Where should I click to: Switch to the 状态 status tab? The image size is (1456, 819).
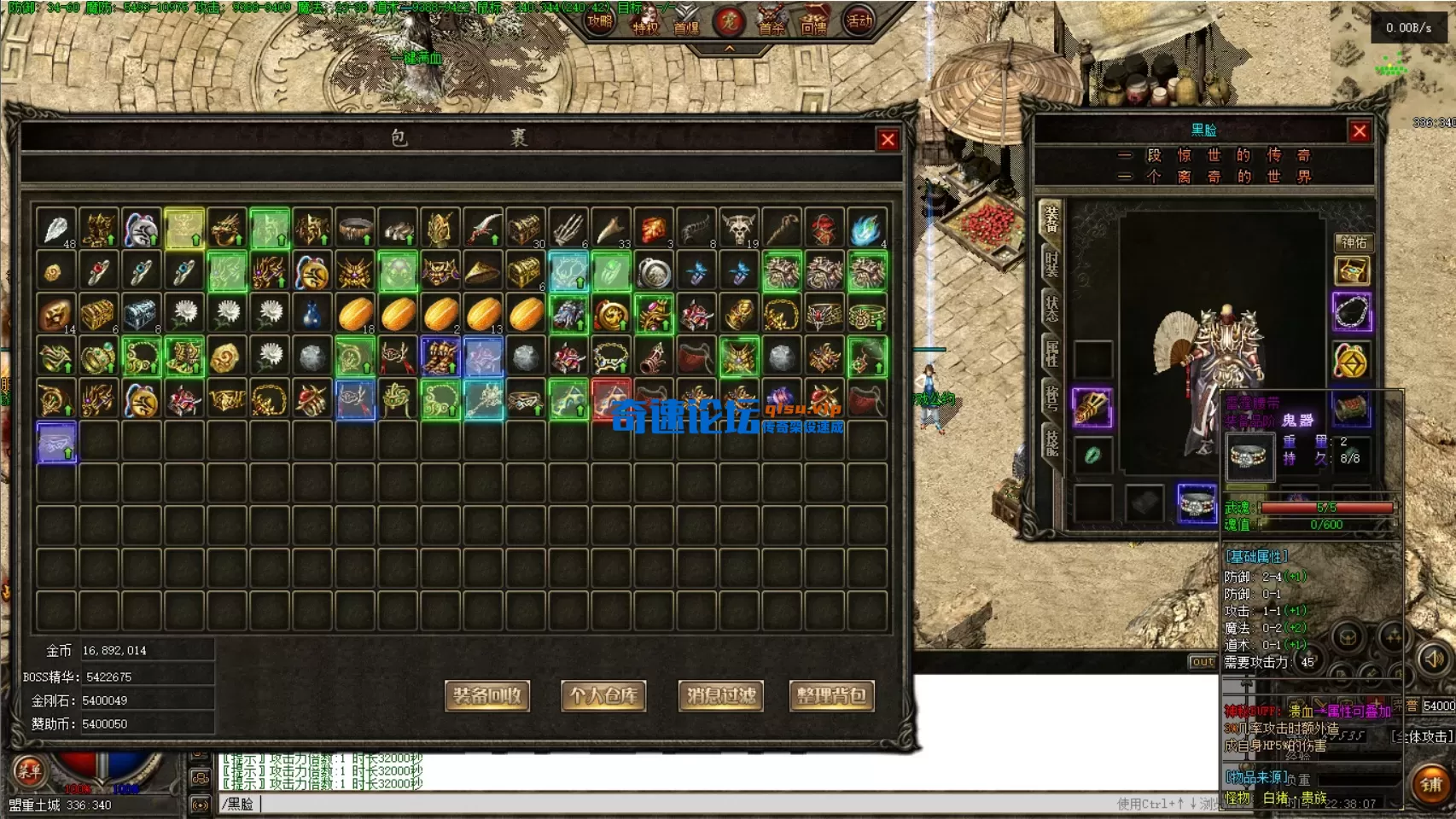pyautogui.click(x=1051, y=309)
